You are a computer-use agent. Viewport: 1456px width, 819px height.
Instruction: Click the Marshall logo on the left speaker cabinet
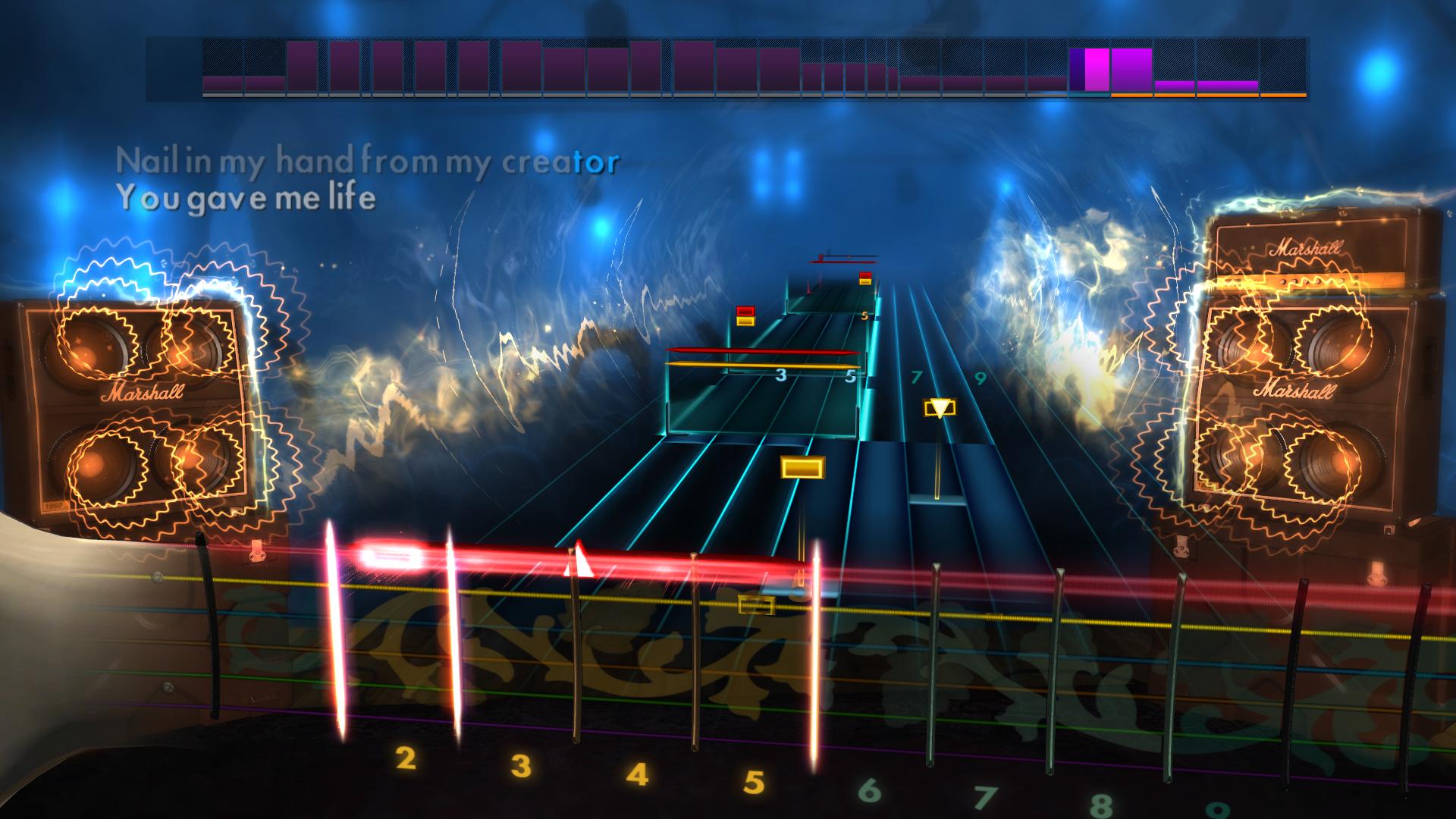143,391
